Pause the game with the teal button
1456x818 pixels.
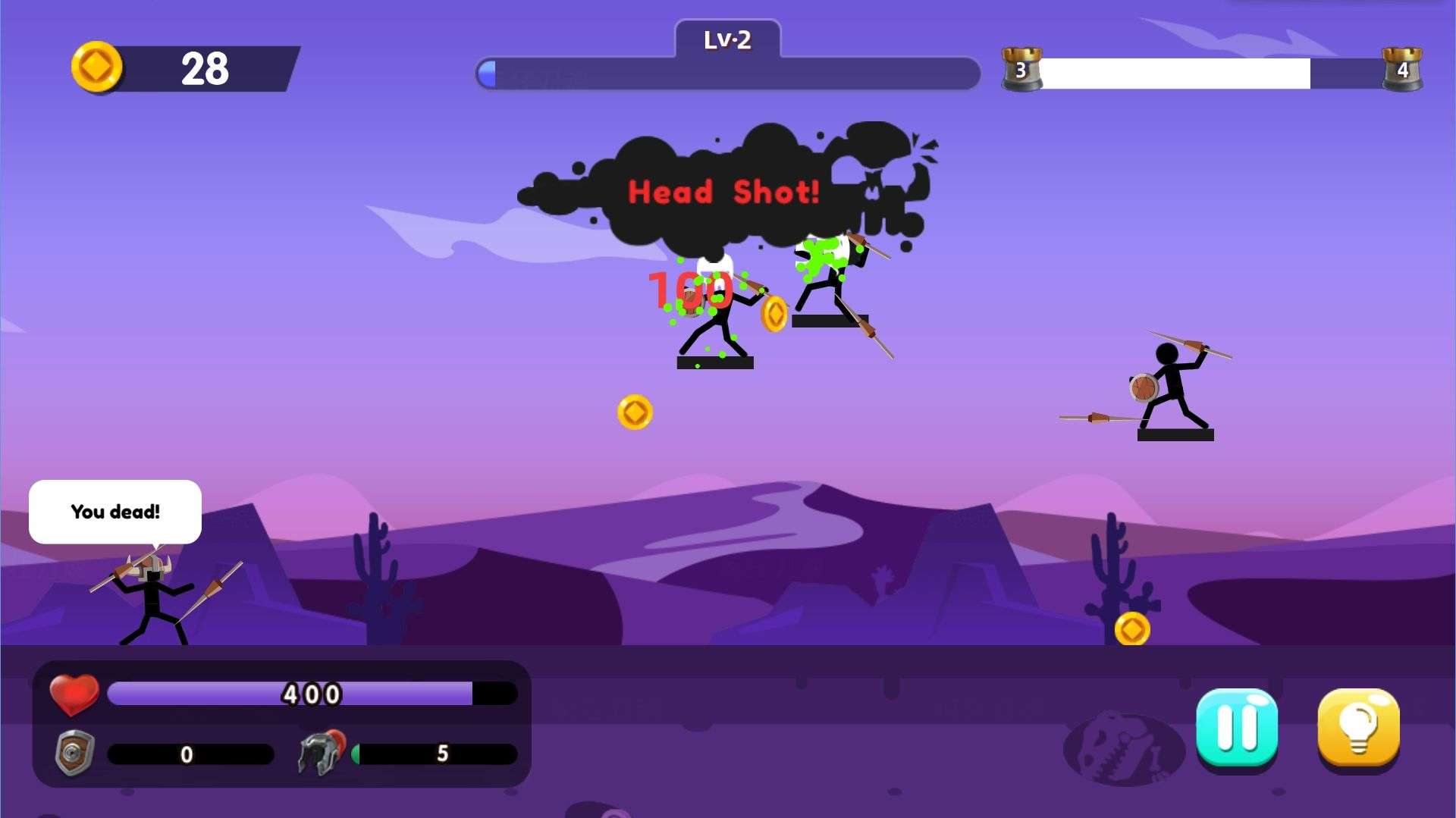(1236, 728)
